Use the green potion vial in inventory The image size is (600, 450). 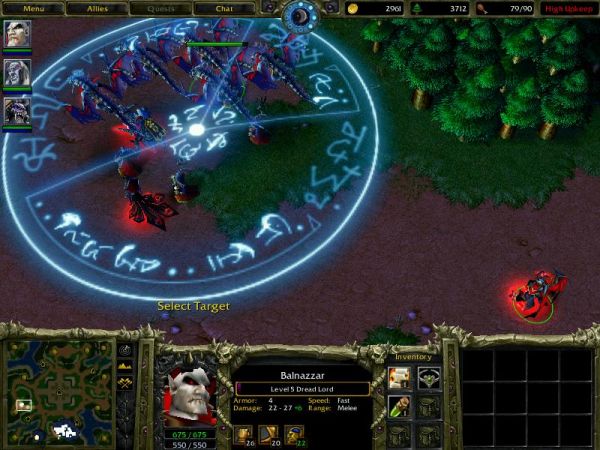399,407
